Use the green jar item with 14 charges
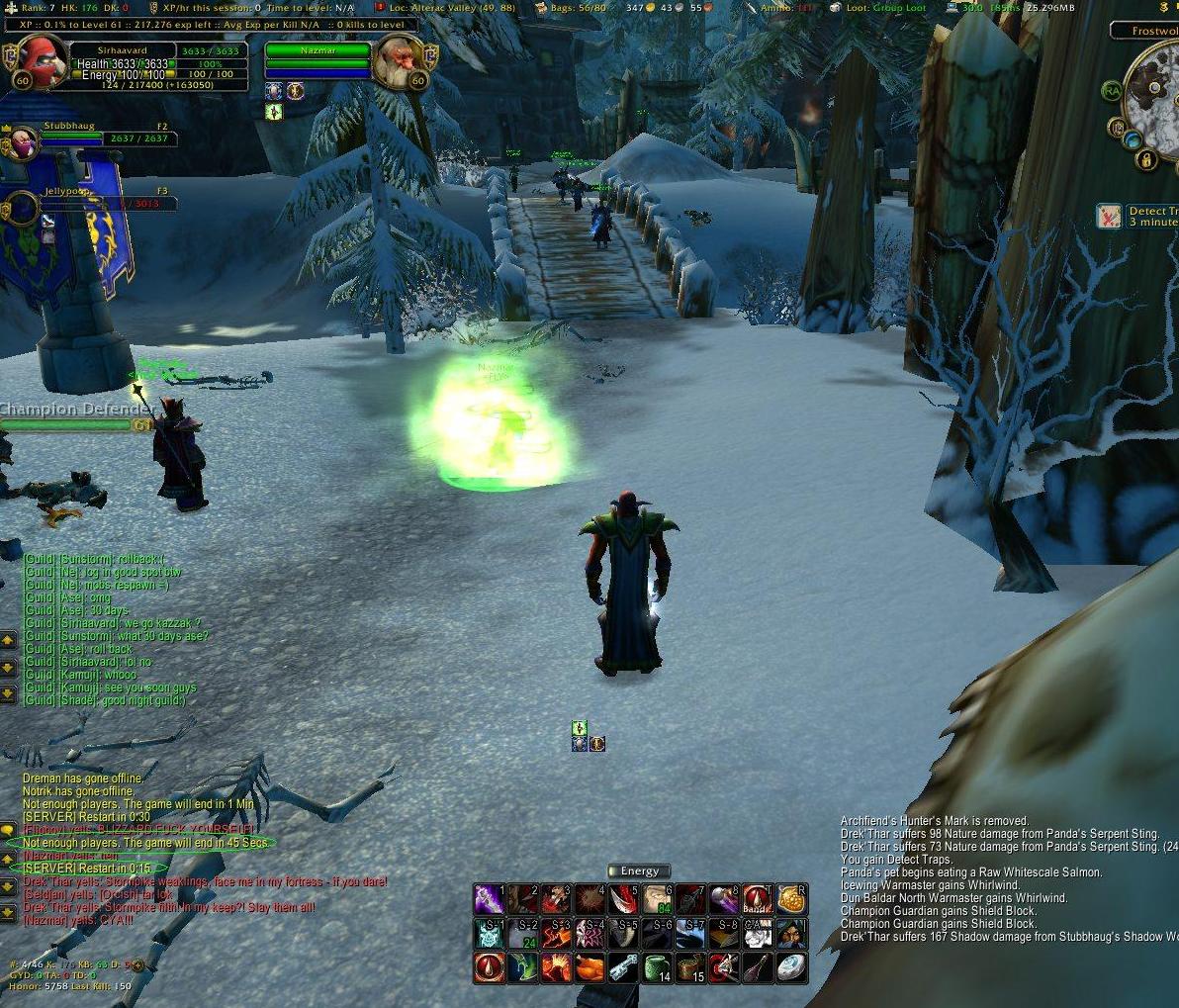 coord(657,967)
